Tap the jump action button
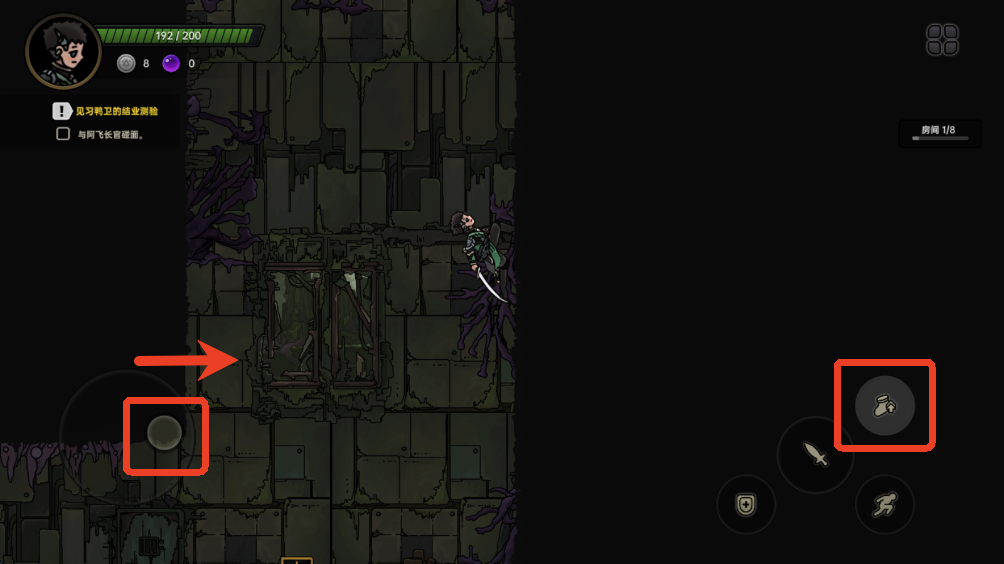This screenshot has height=564, width=1004. coord(885,405)
